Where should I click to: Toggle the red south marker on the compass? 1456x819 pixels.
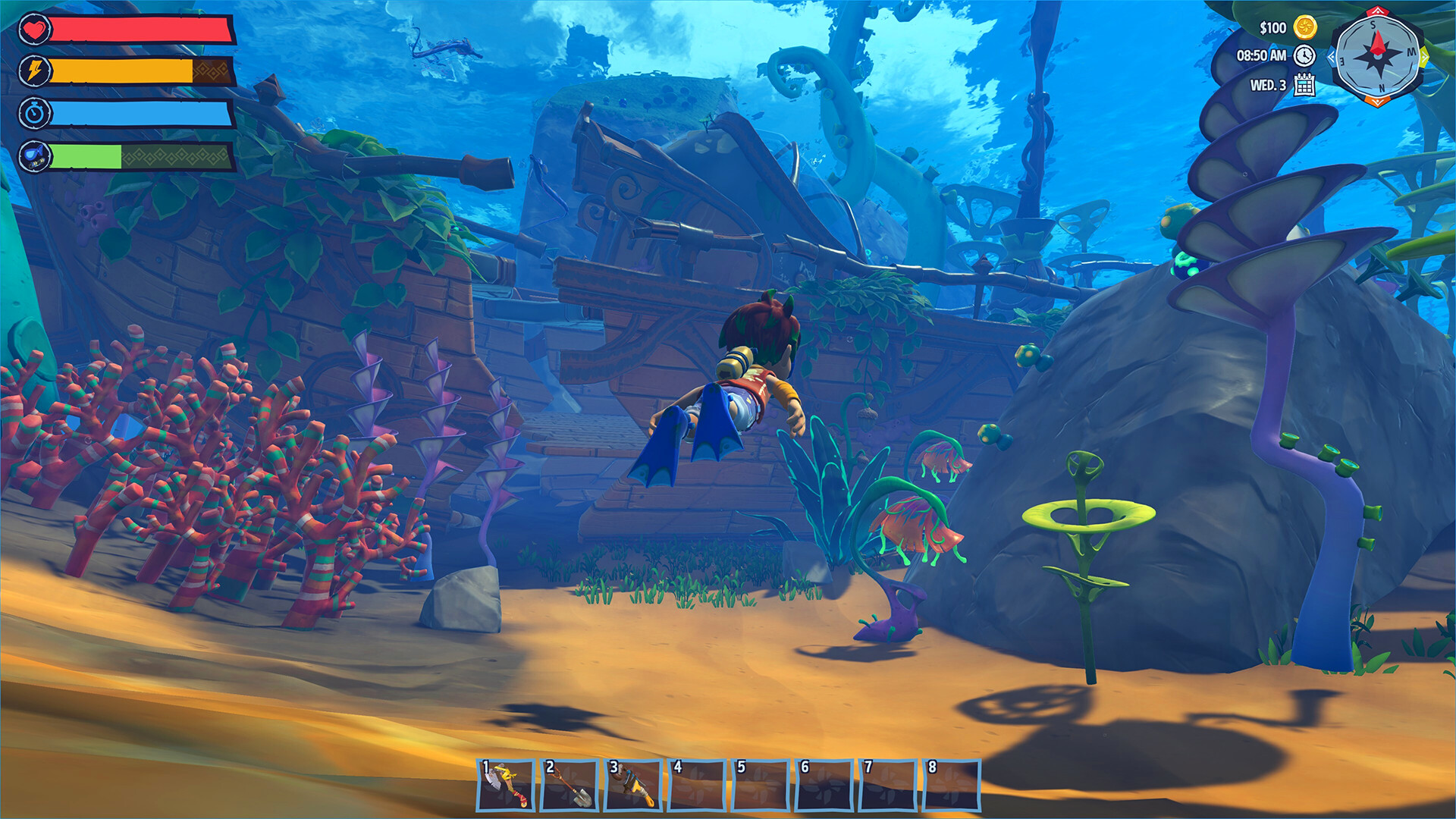(x=1378, y=12)
